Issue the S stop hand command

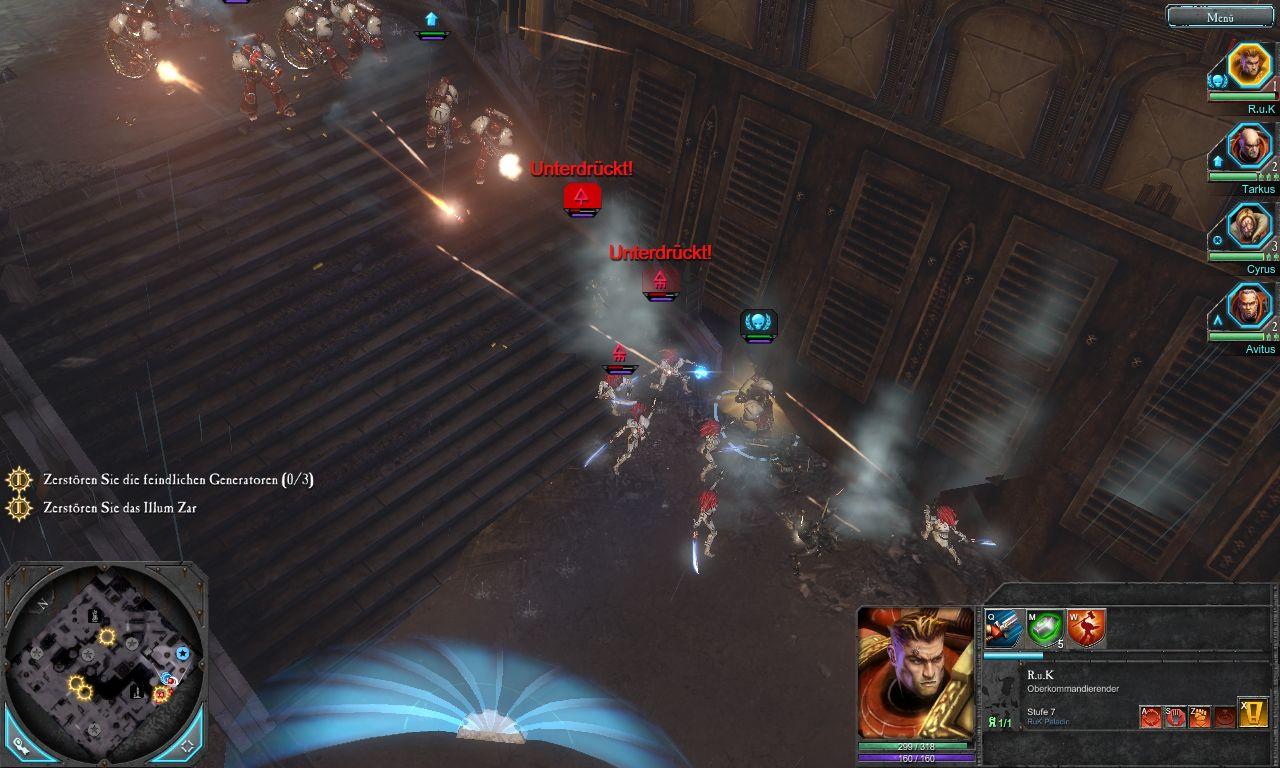pos(1175,716)
